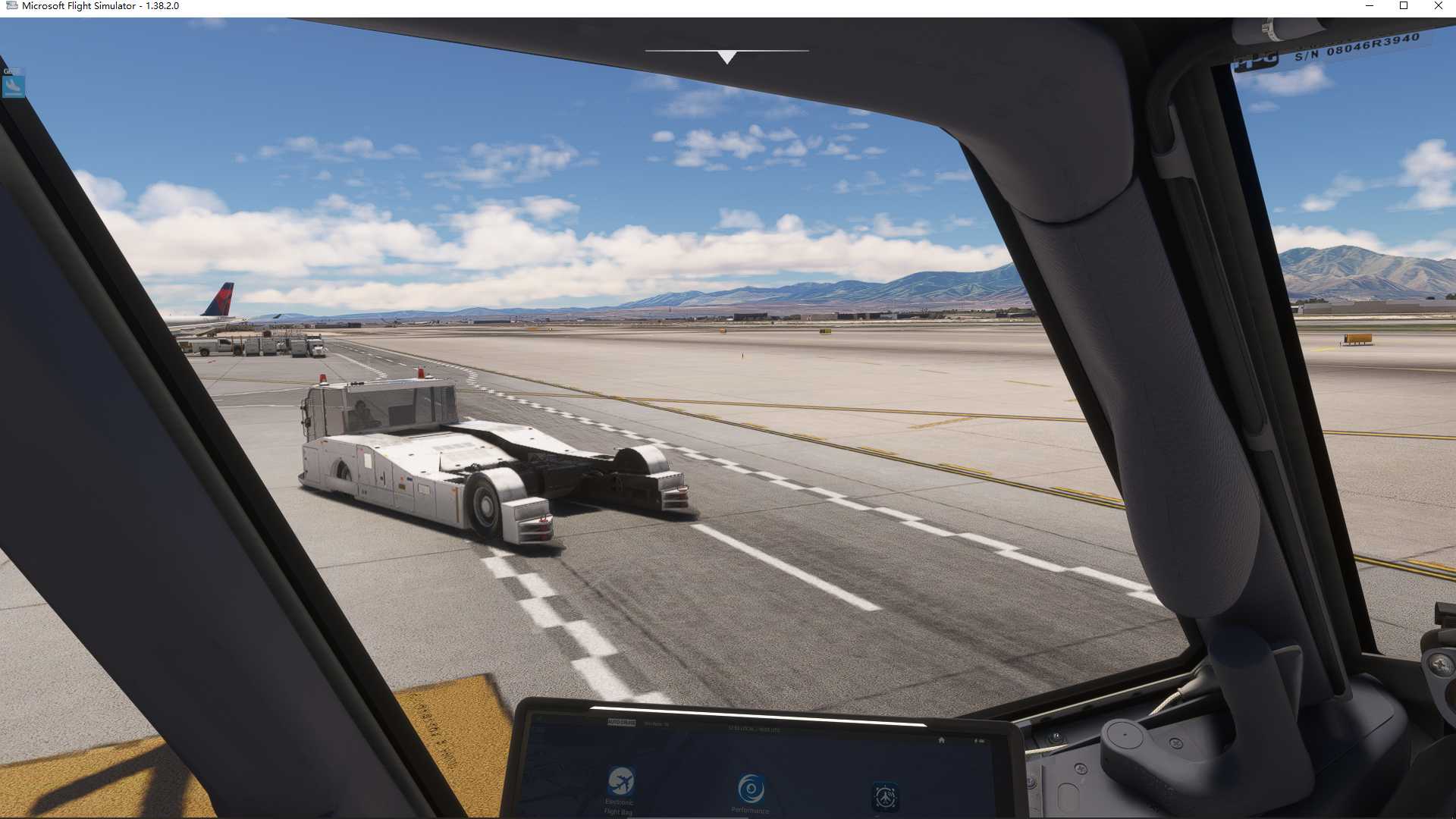The width and height of the screenshot is (1456, 819).
Task: Open the flight sim desktop shortcut at top-left
Action: click(13, 85)
